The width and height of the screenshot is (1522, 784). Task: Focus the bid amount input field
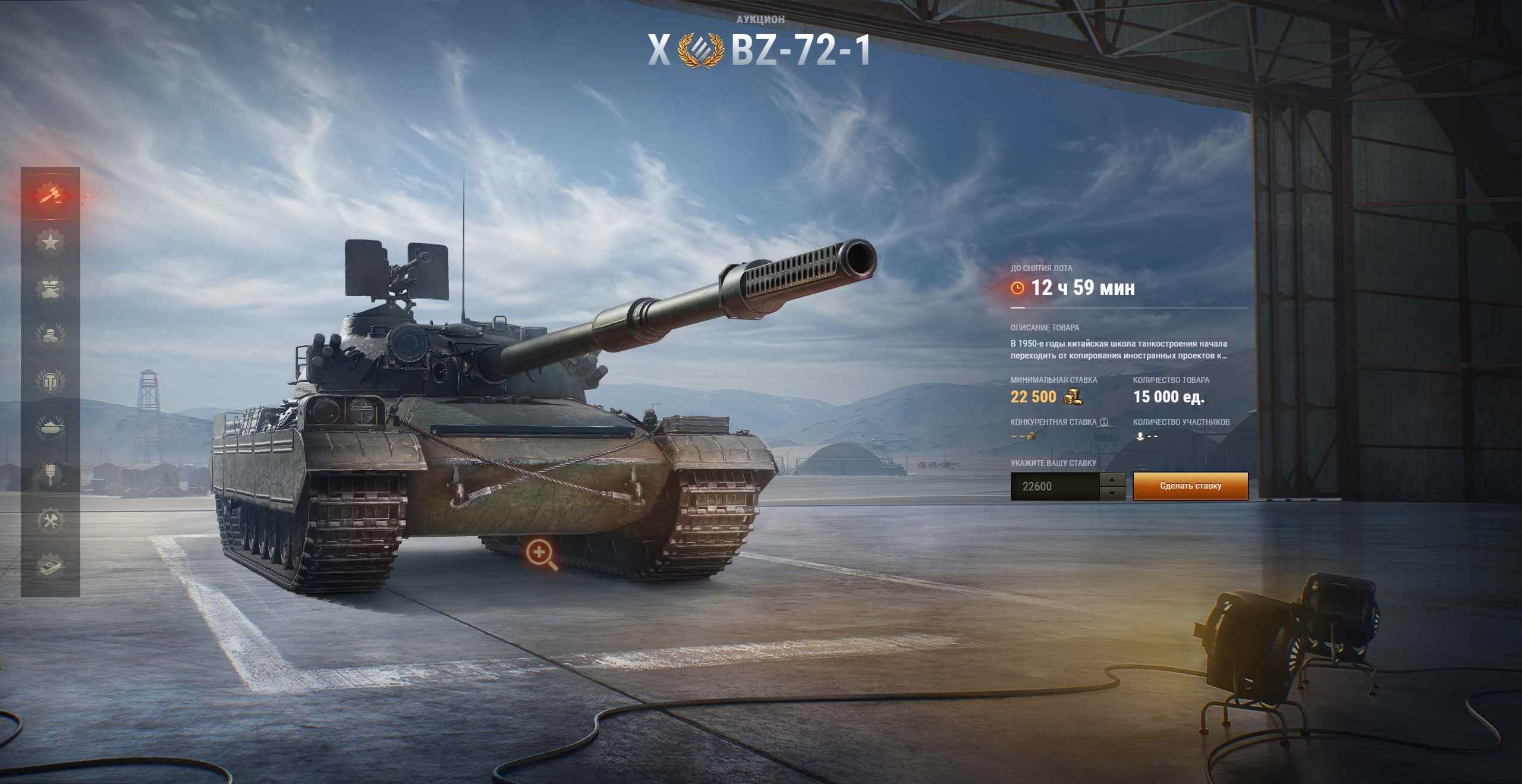pyautogui.click(x=1055, y=486)
